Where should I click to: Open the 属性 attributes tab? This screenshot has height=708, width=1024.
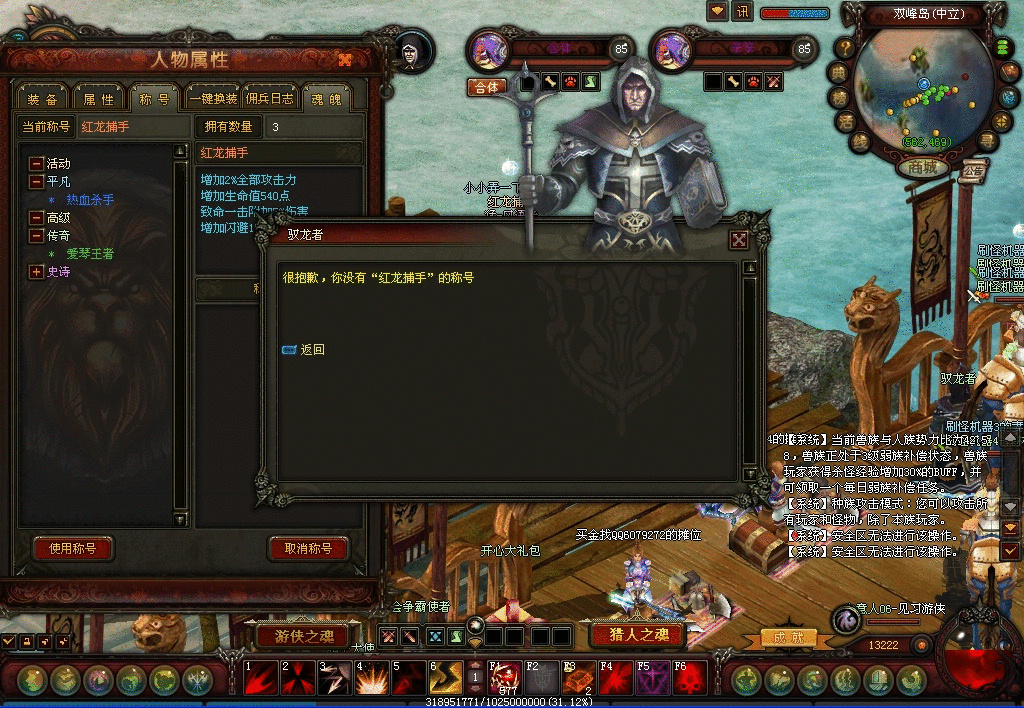[x=98, y=99]
